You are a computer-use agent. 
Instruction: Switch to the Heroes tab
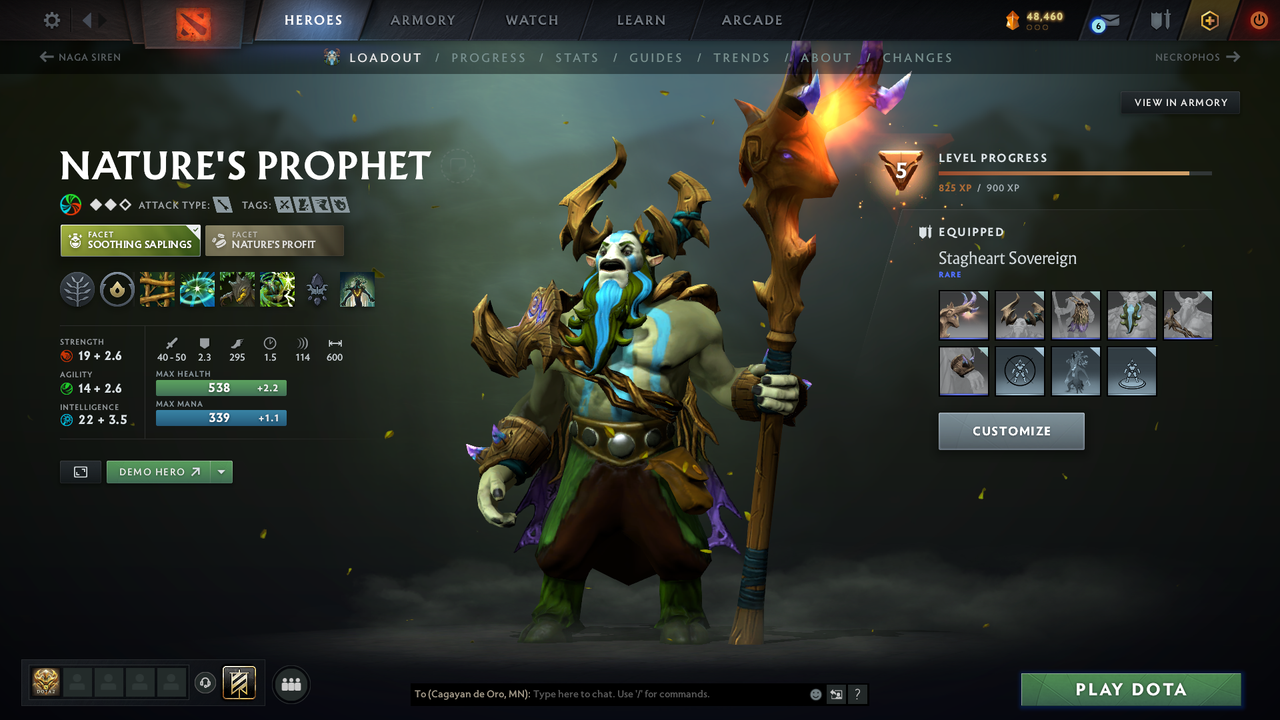[x=313, y=19]
